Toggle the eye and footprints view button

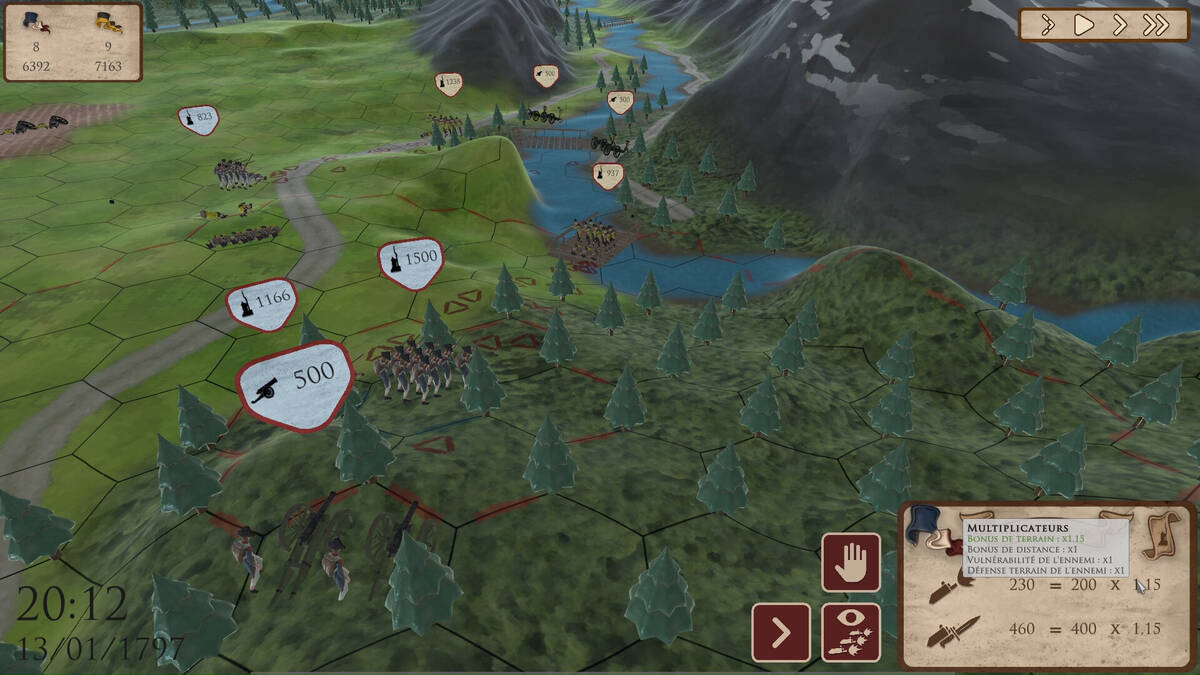click(x=851, y=632)
